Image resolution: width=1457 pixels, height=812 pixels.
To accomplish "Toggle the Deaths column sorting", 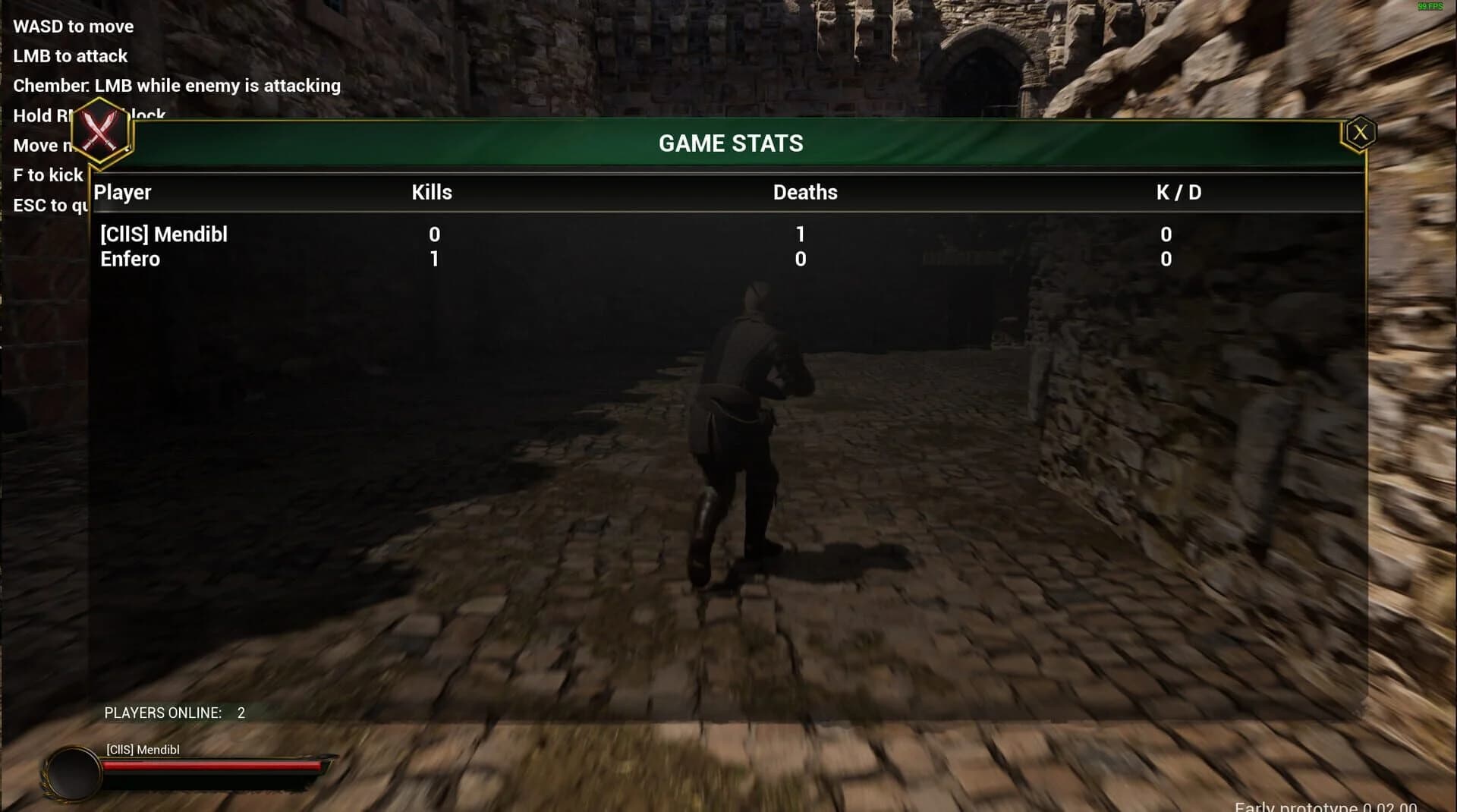I will pyautogui.click(x=804, y=192).
